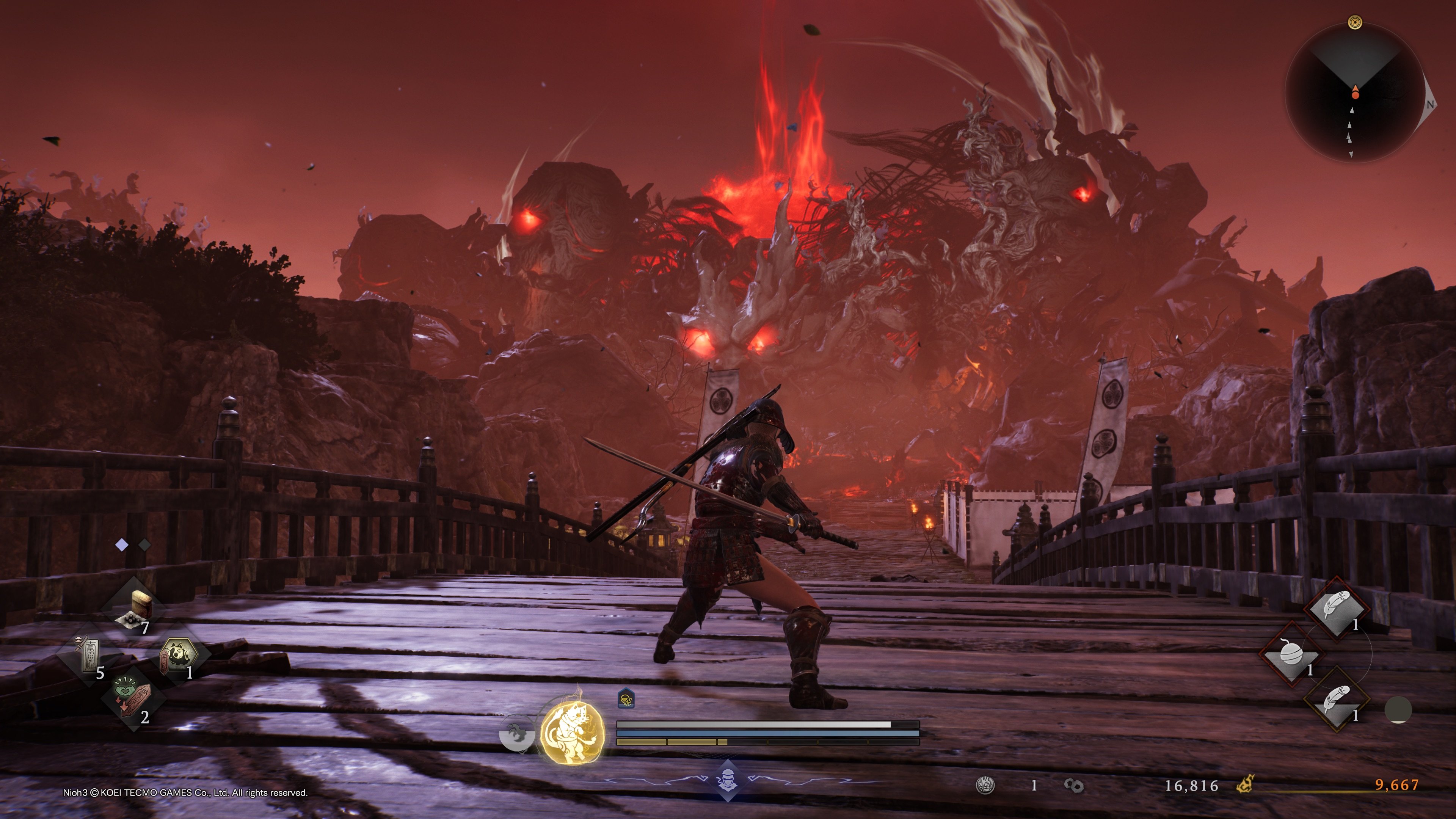1456x819 pixels.
Task: Click the status buff icon above health bar
Action: (626, 700)
